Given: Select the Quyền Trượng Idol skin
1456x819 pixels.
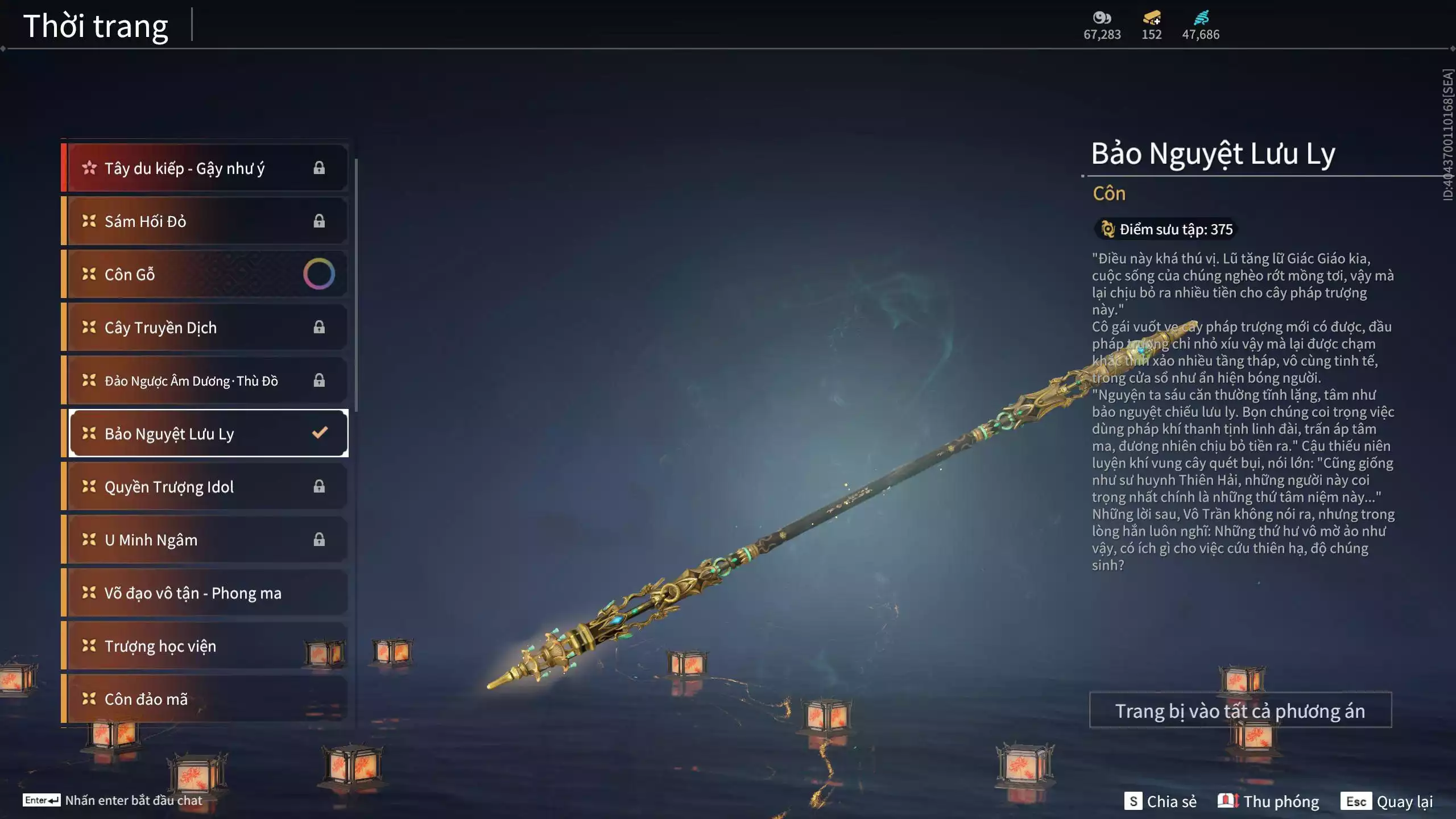Looking at the screenshot, I should tap(205, 487).
